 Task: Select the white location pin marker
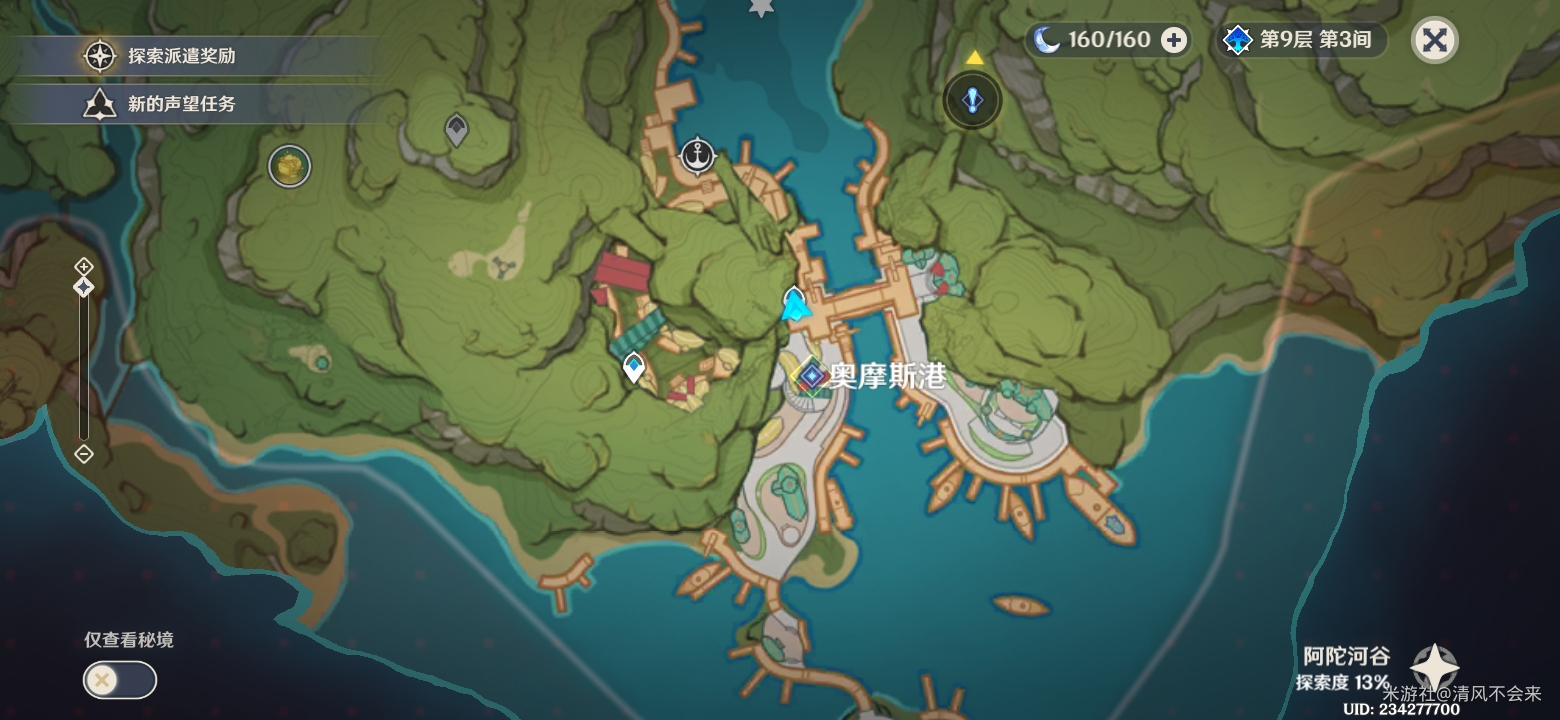pos(633,367)
